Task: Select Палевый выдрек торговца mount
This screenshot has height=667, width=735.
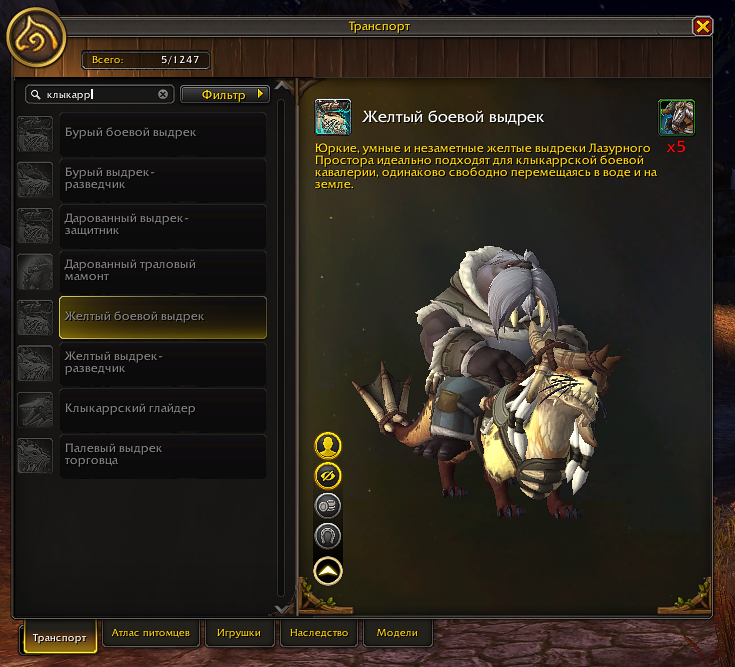Action: click(162, 455)
